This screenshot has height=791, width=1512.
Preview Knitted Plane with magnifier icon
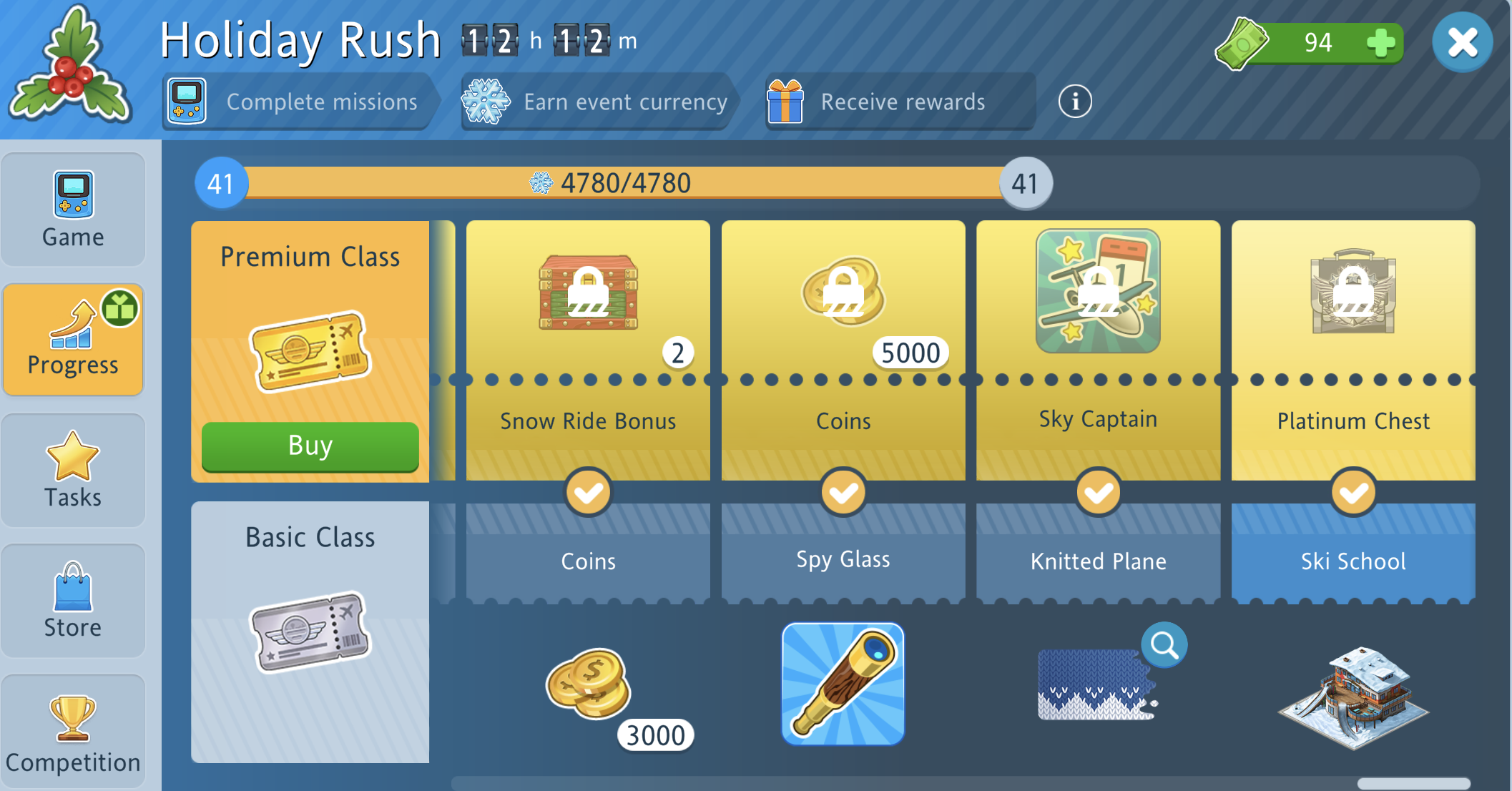click(x=1164, y=645)
